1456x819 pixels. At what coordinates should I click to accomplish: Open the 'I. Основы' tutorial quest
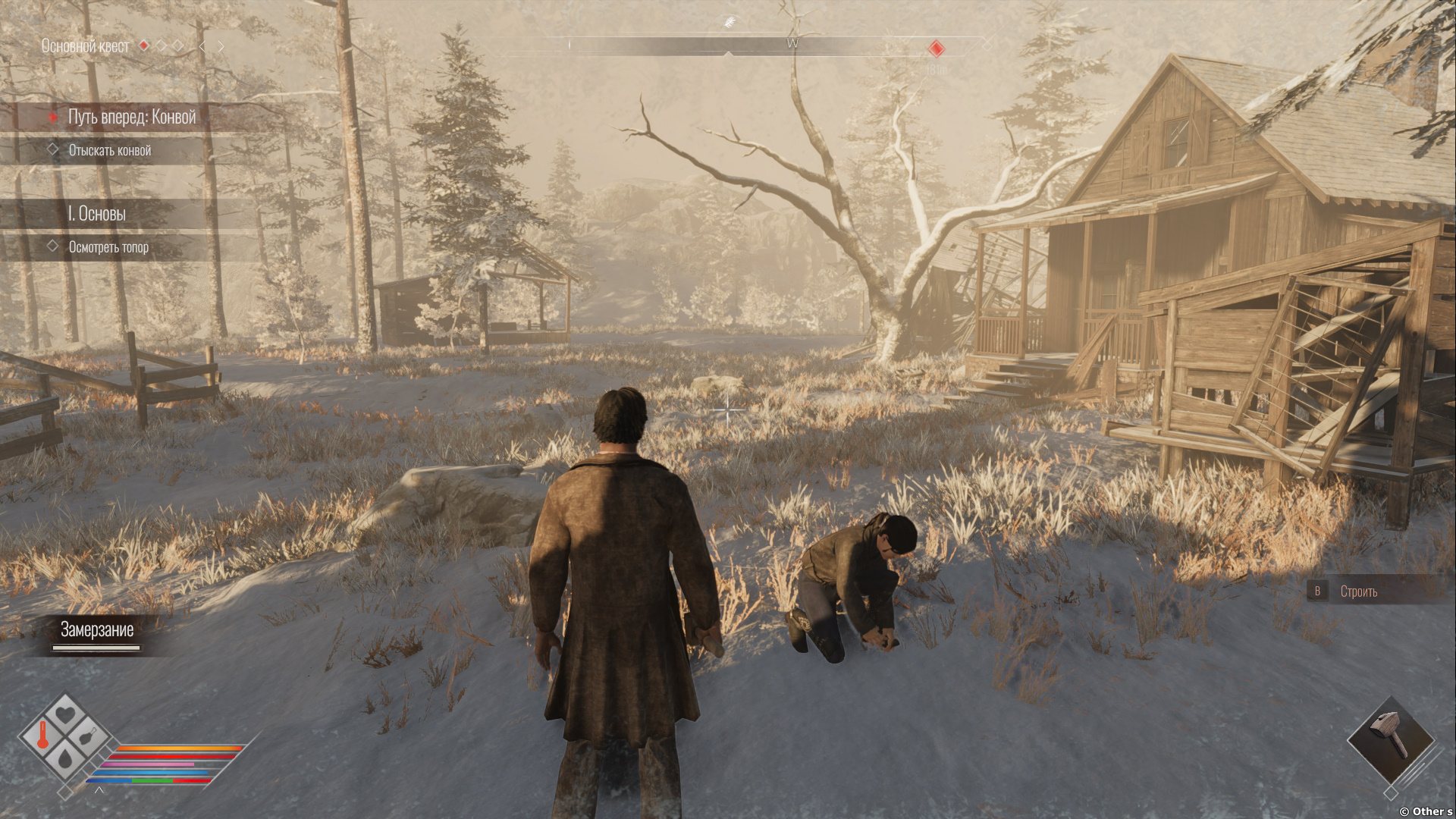click(97, 214)
